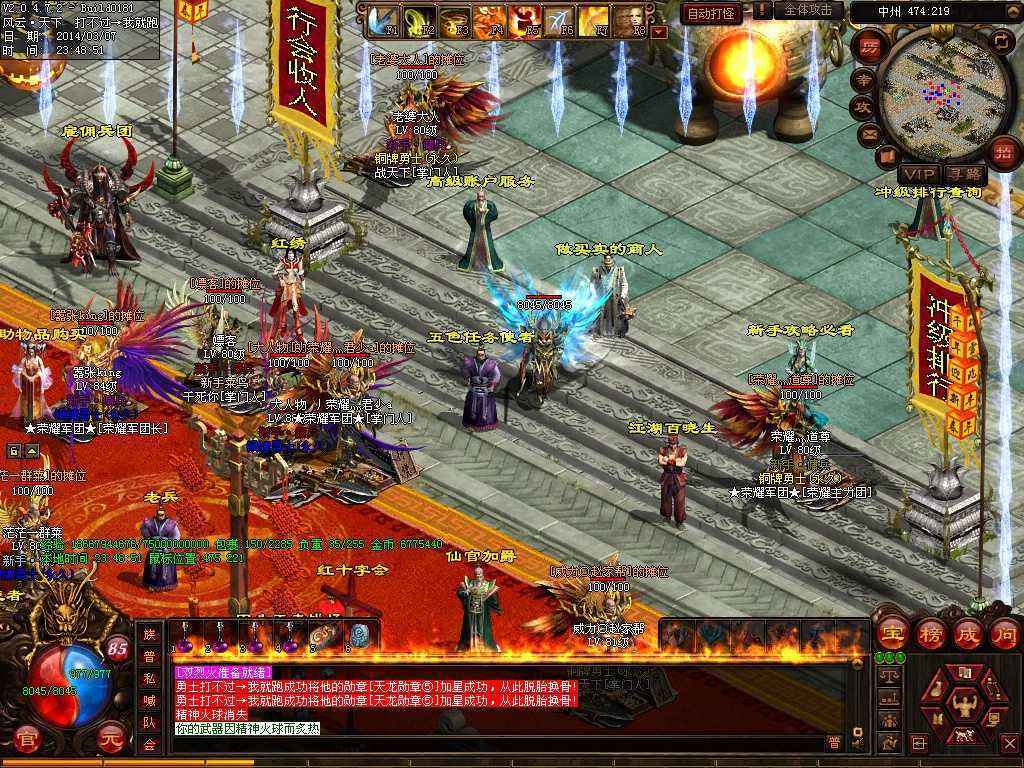Click the 寻路 pathfinding button
1024x768 pixels.
(x=963, y=174)
